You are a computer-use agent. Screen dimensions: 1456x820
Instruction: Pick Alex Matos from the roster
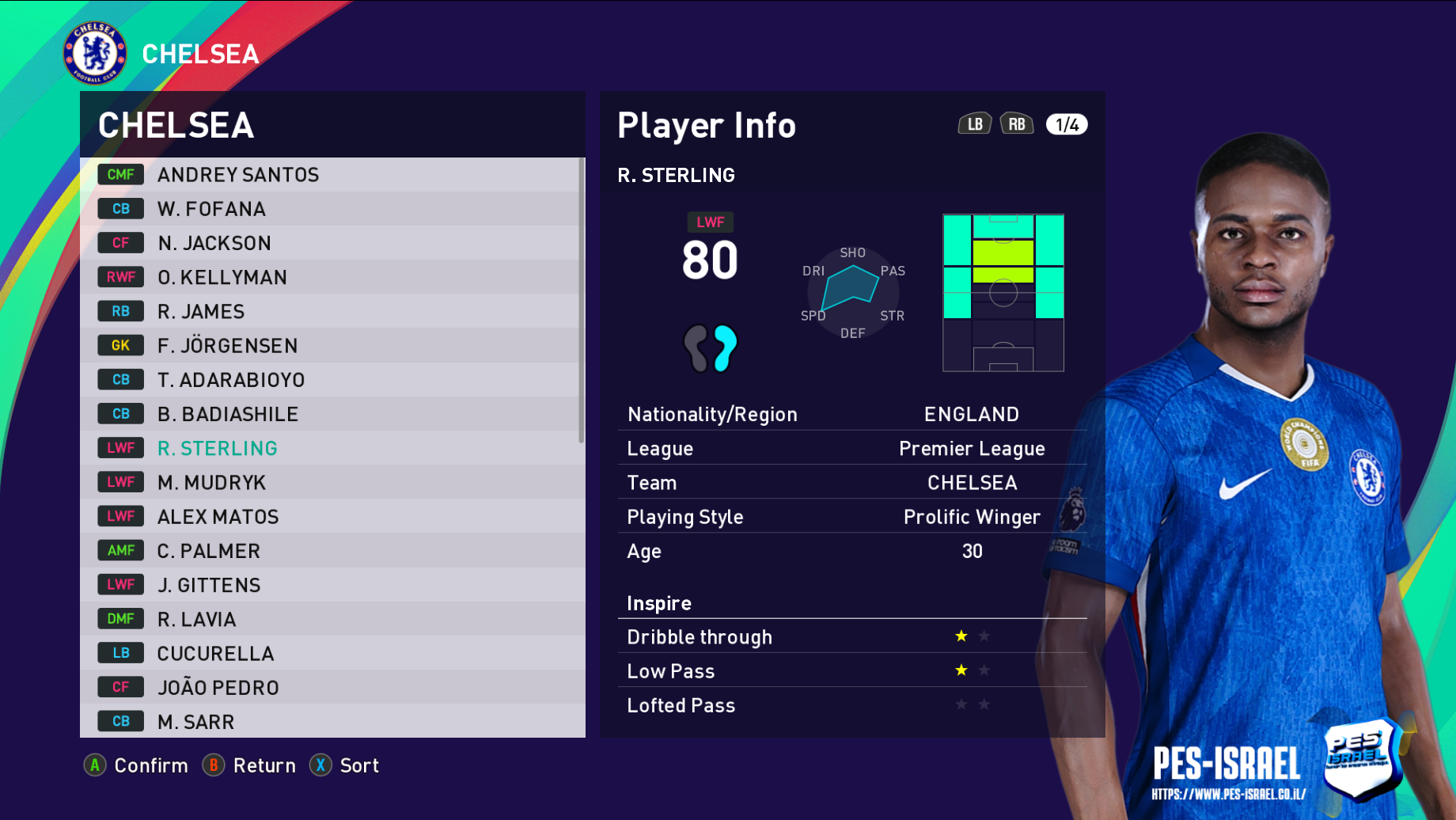tap(218, 517)
